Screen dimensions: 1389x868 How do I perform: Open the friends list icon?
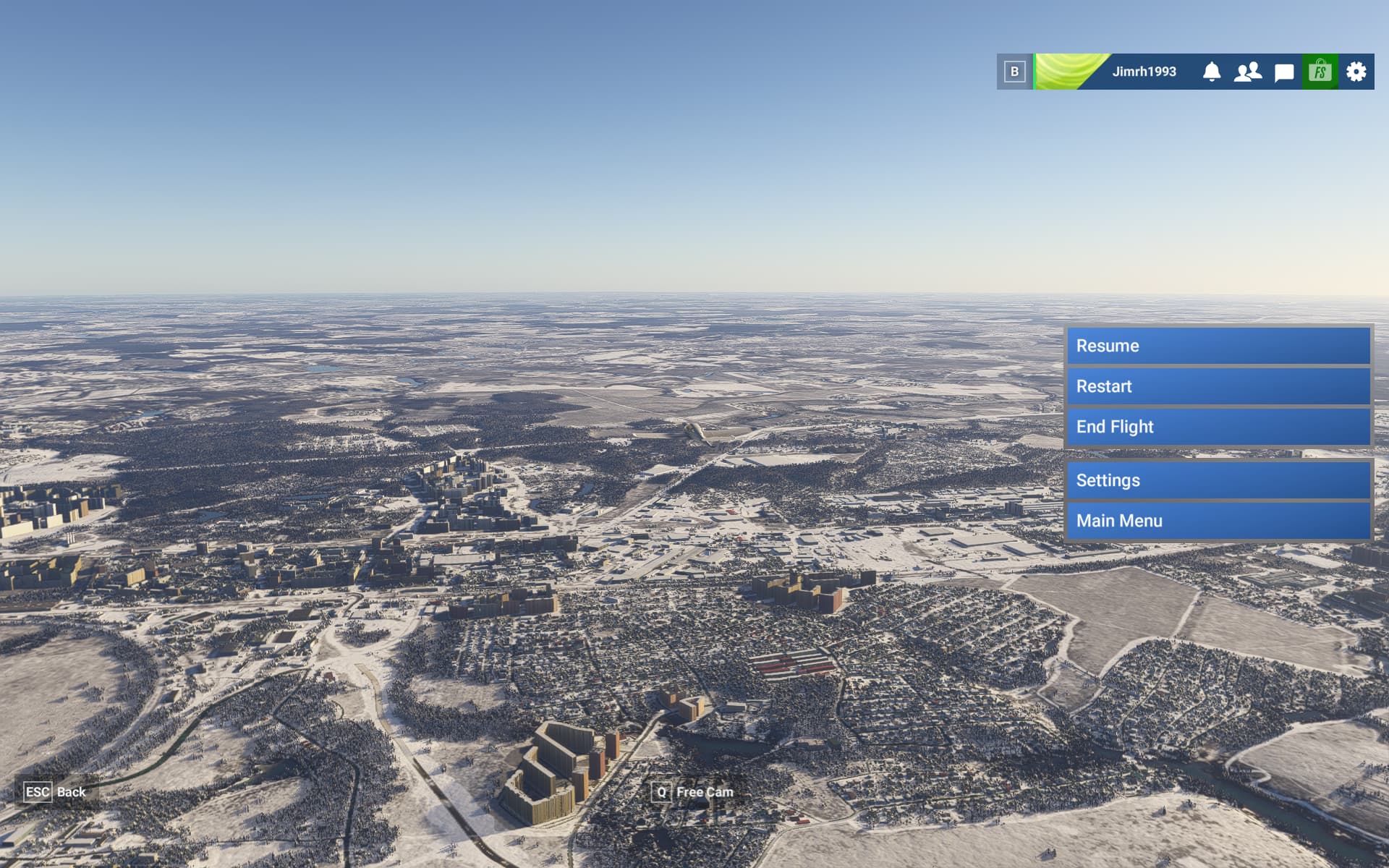pyautogui.click(x=1248, y=72)
